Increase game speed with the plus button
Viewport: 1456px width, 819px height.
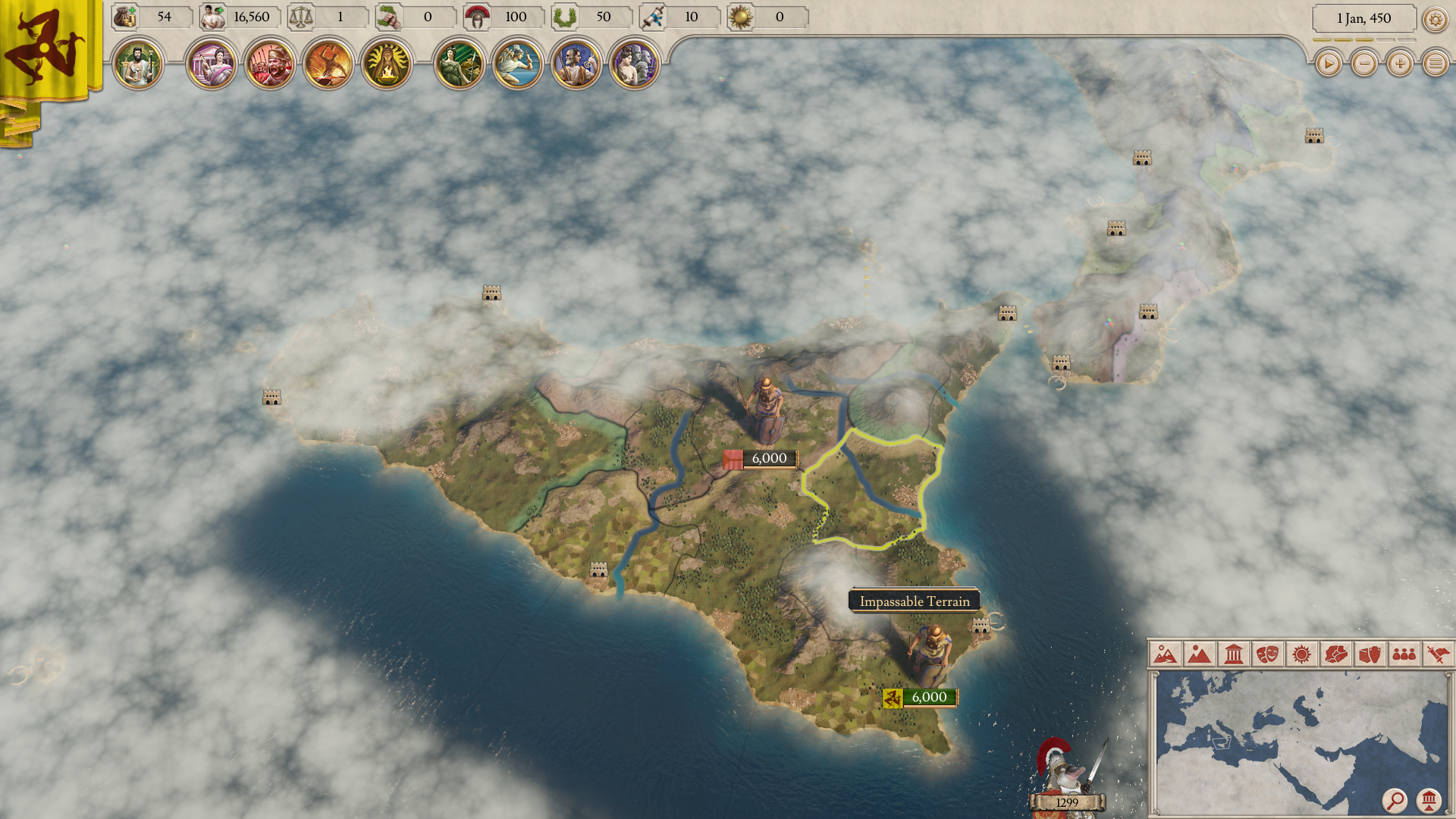[x=1400, y=64]
